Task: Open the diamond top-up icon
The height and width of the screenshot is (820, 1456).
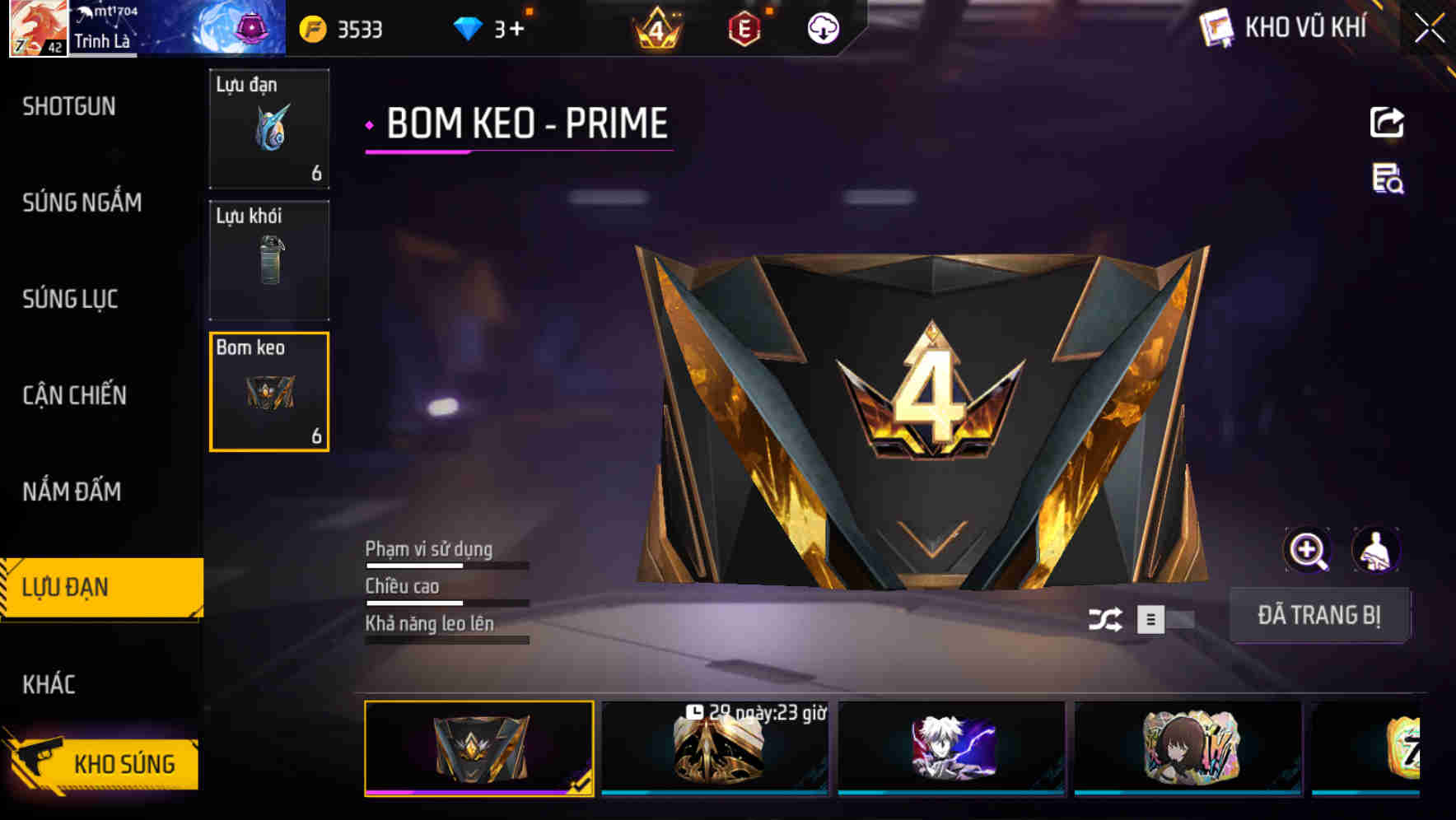Action: pyautogui.click(x=468, y=27)
